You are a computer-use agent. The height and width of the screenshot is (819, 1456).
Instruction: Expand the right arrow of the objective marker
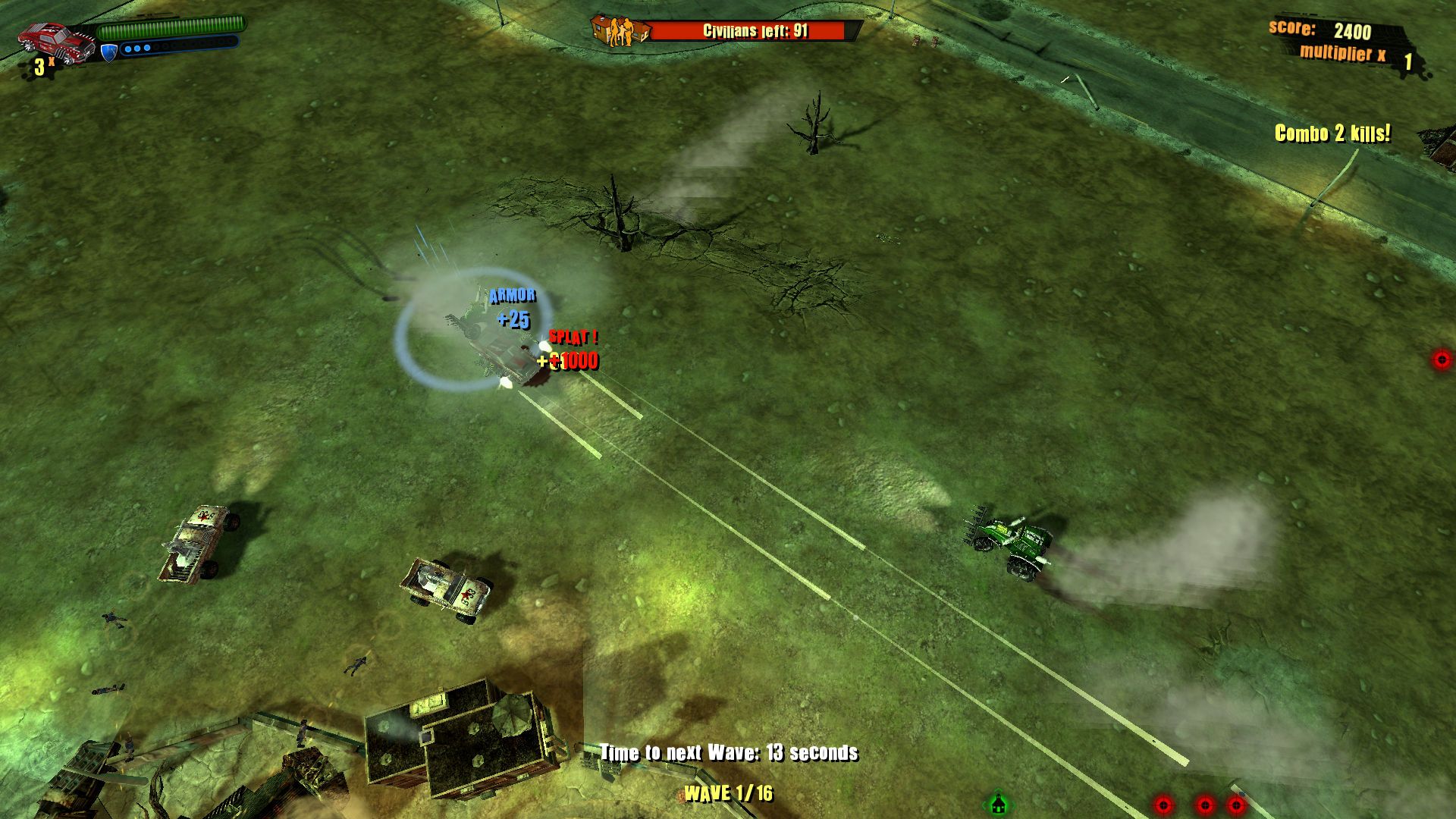click(1013, 805)
